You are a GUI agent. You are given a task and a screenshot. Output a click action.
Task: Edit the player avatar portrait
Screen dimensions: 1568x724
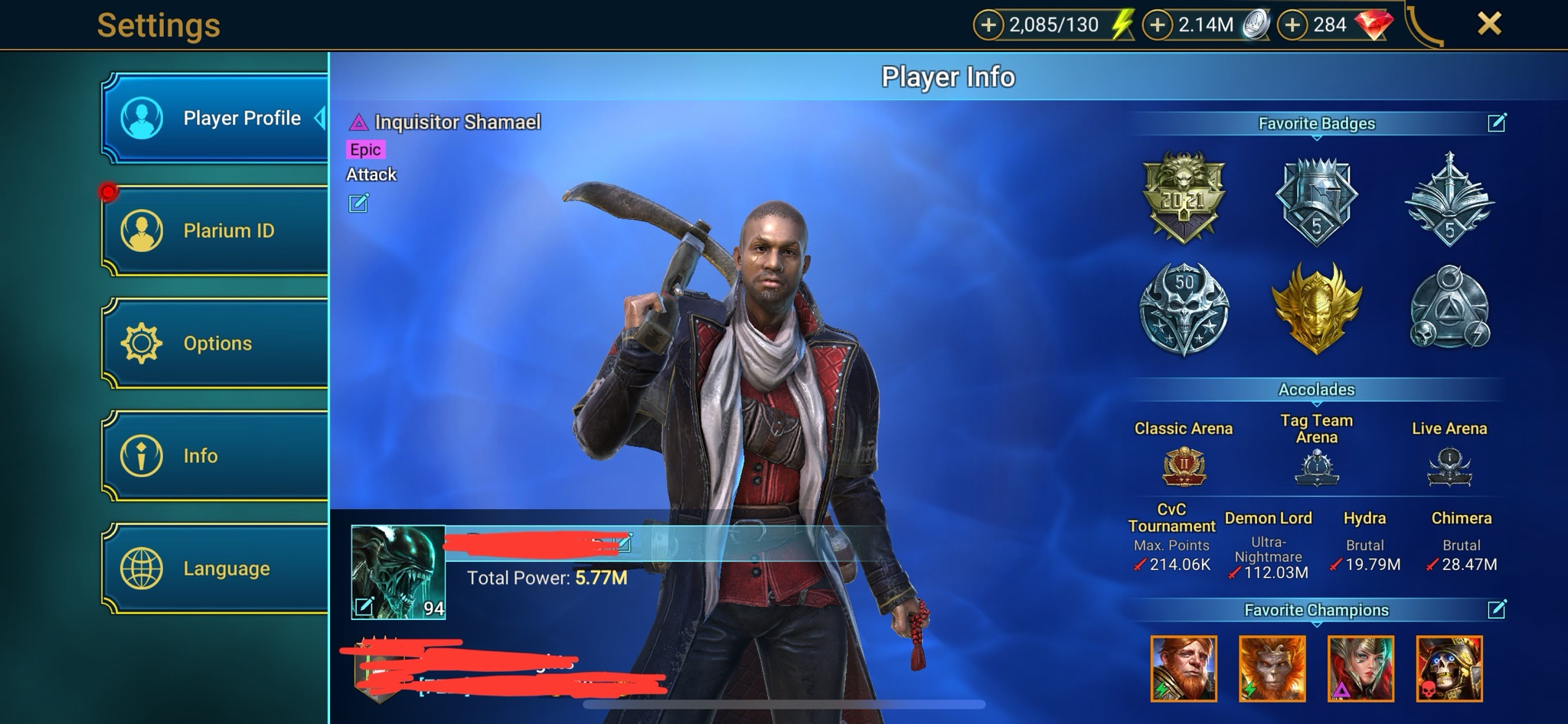pyautogui.click(x=364, y=606)
